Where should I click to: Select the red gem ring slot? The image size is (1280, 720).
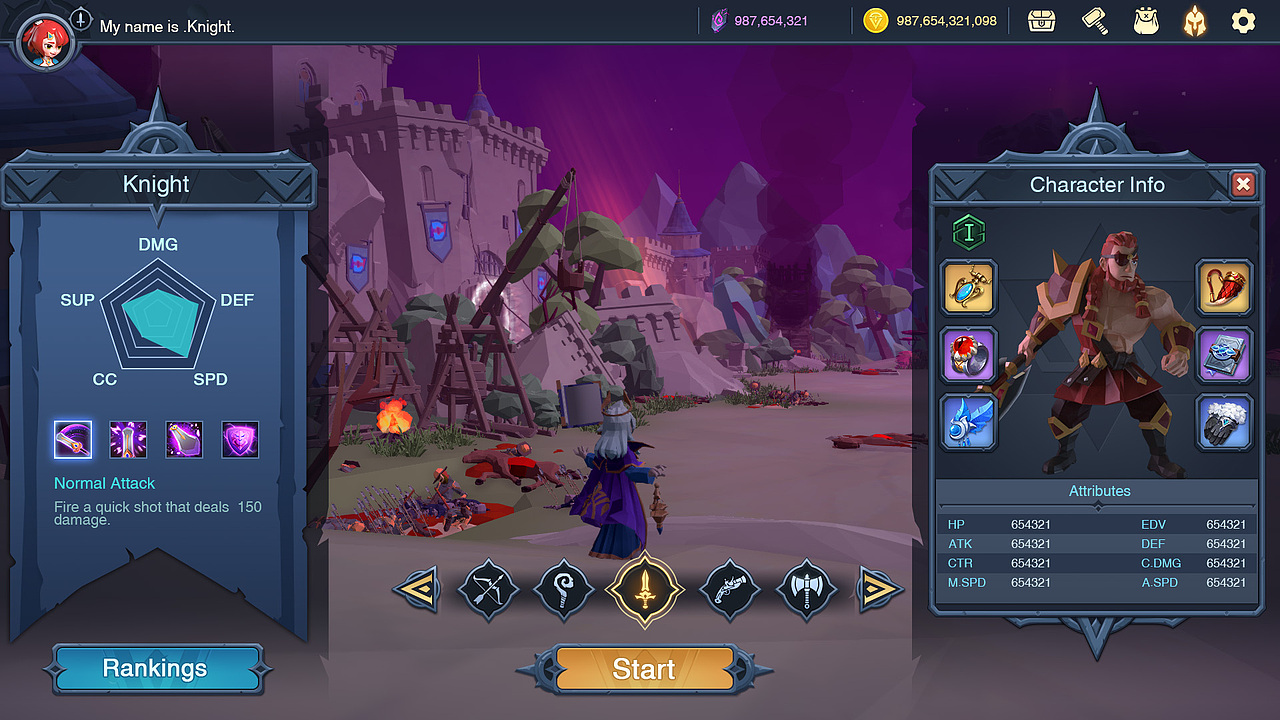(969, 355)
